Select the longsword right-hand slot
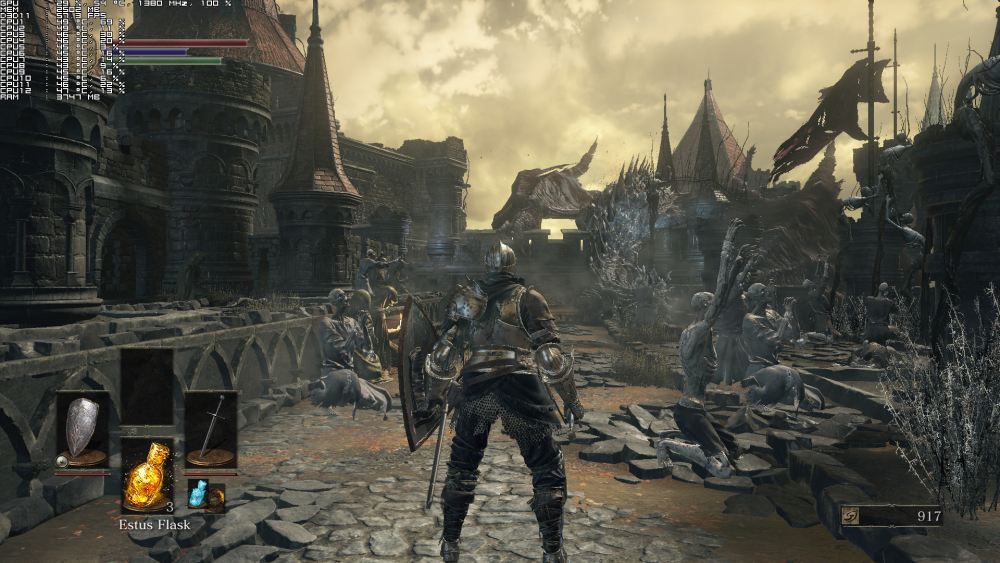Screen dimensions: 1000x563 click(x=211, y=430)
